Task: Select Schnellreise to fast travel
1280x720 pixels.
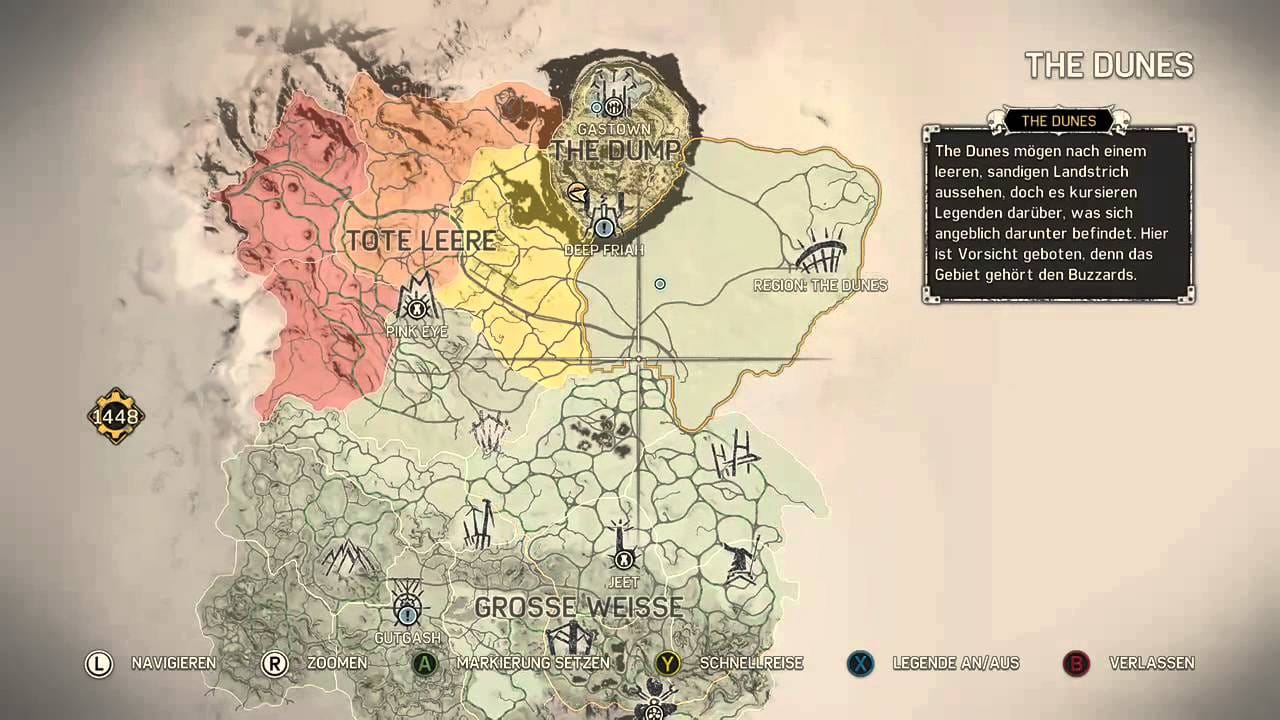Action: click(x=751, y=663)
